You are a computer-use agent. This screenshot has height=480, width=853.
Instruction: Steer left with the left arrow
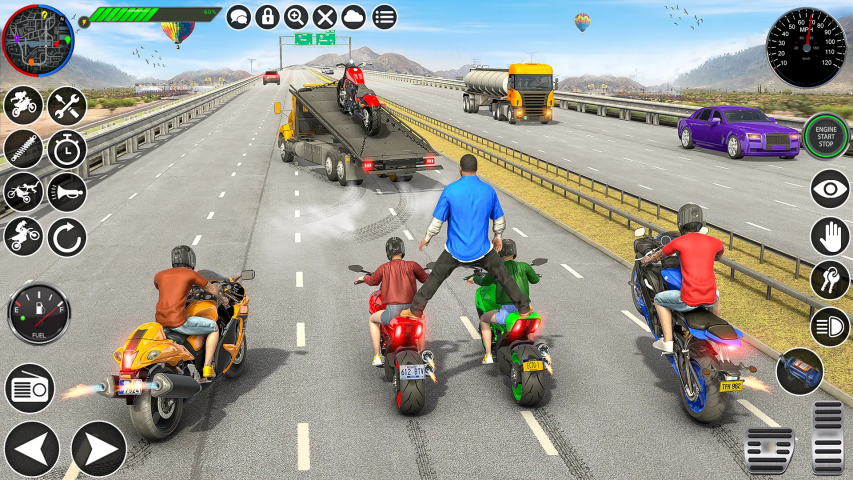[31, 448]
